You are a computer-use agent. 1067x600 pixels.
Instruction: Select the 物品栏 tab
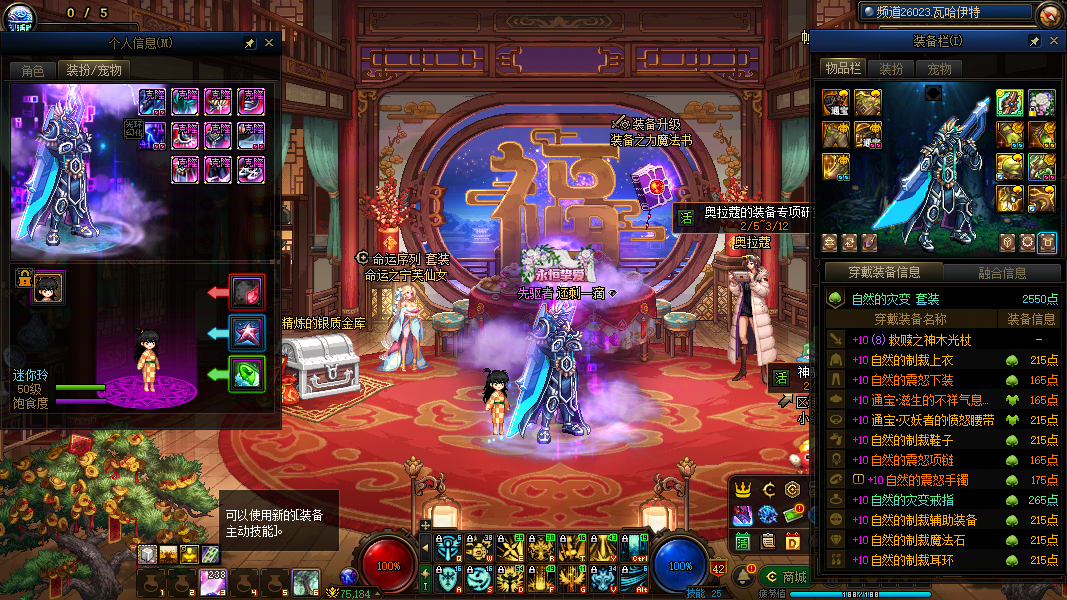842,68
